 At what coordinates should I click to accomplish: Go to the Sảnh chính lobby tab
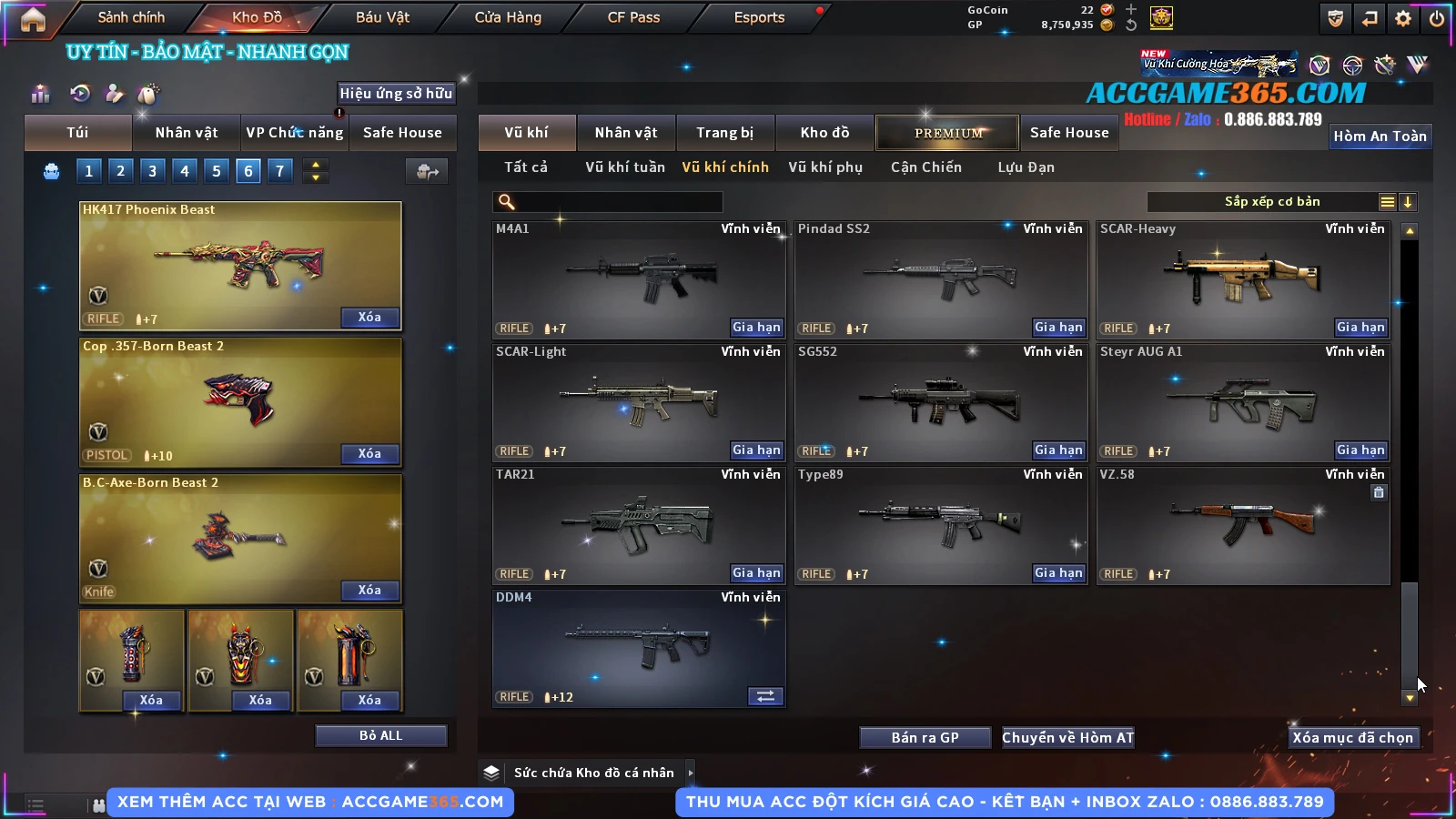[131, 17]
